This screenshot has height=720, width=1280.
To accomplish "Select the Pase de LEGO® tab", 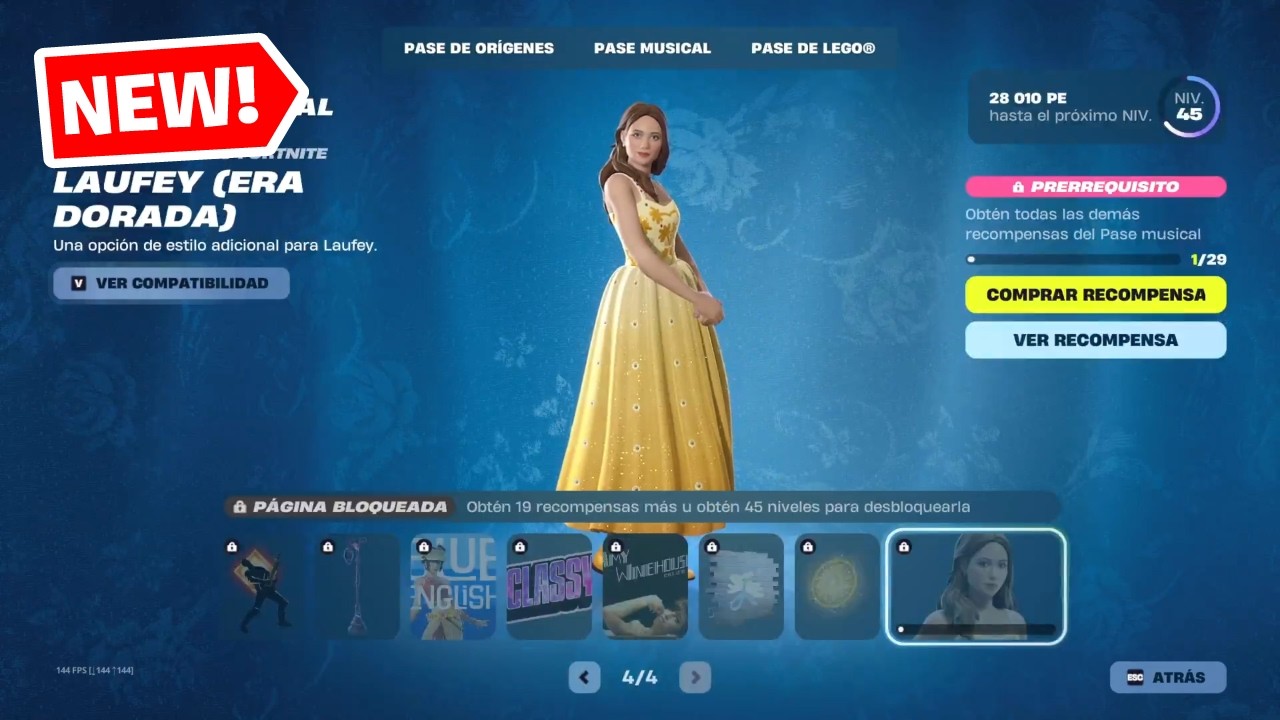I will pos(813,48).
